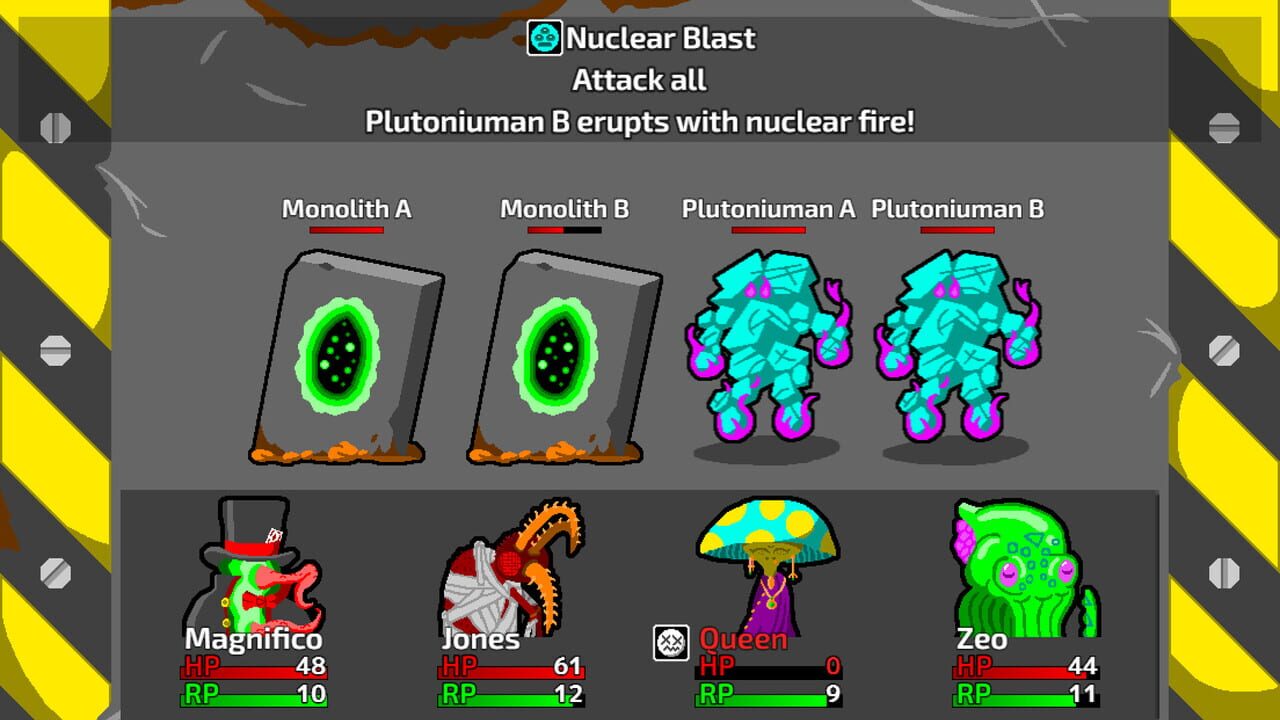The height and width of the screenshot is (720, 1280).
Task: Click the Nuclear Blast title text
Action: pos(660,38)
